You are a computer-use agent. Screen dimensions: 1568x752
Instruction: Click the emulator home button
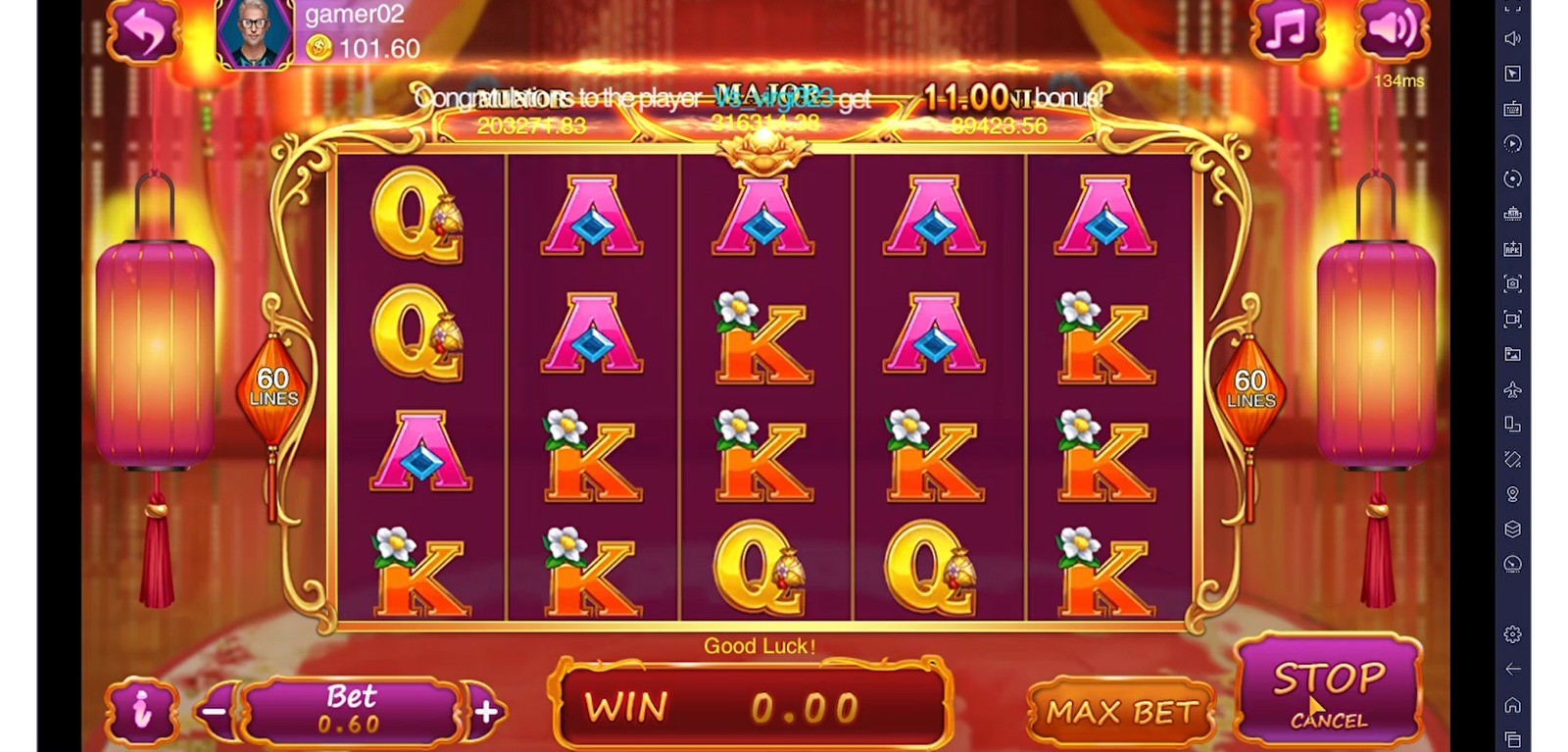tap(1512, 705)
